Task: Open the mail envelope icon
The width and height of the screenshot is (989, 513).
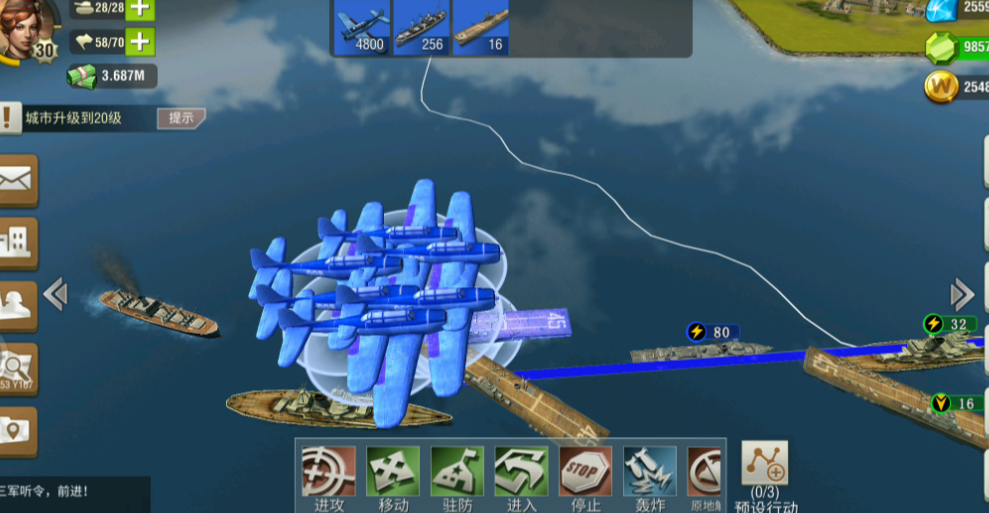Action: 18,180
